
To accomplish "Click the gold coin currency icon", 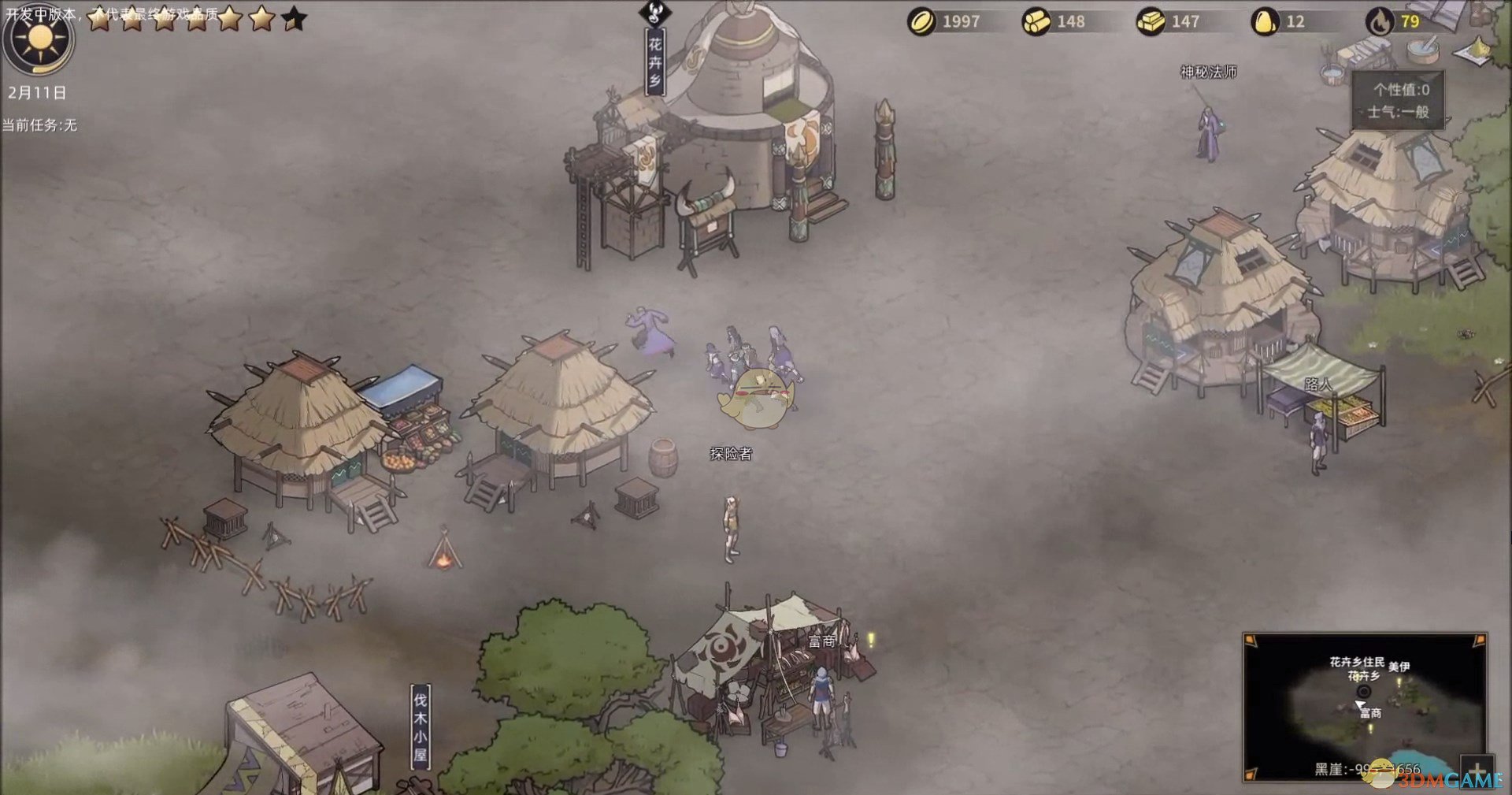I will point(922,22).
